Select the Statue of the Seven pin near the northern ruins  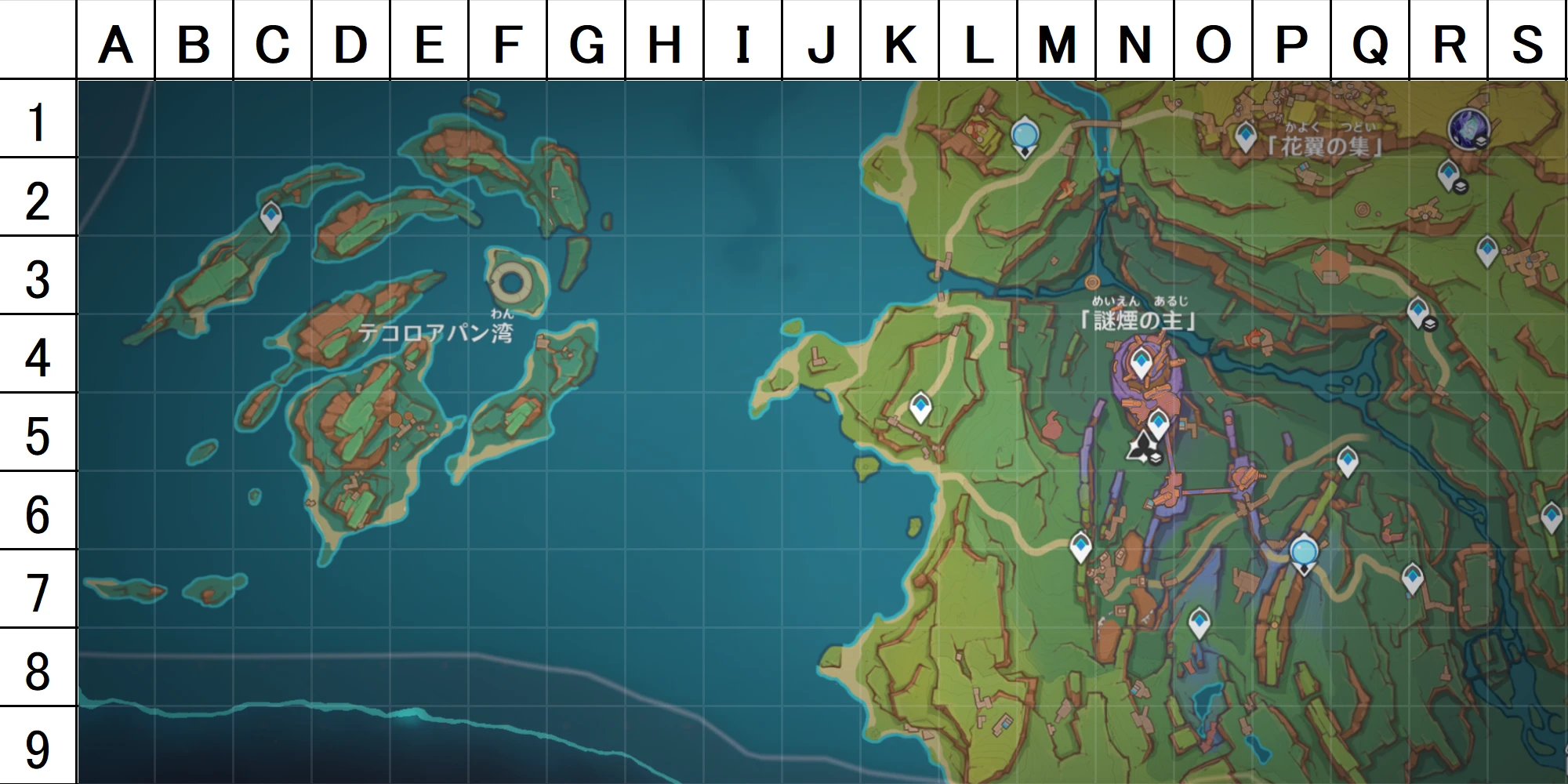click(x=1025, y=136)
